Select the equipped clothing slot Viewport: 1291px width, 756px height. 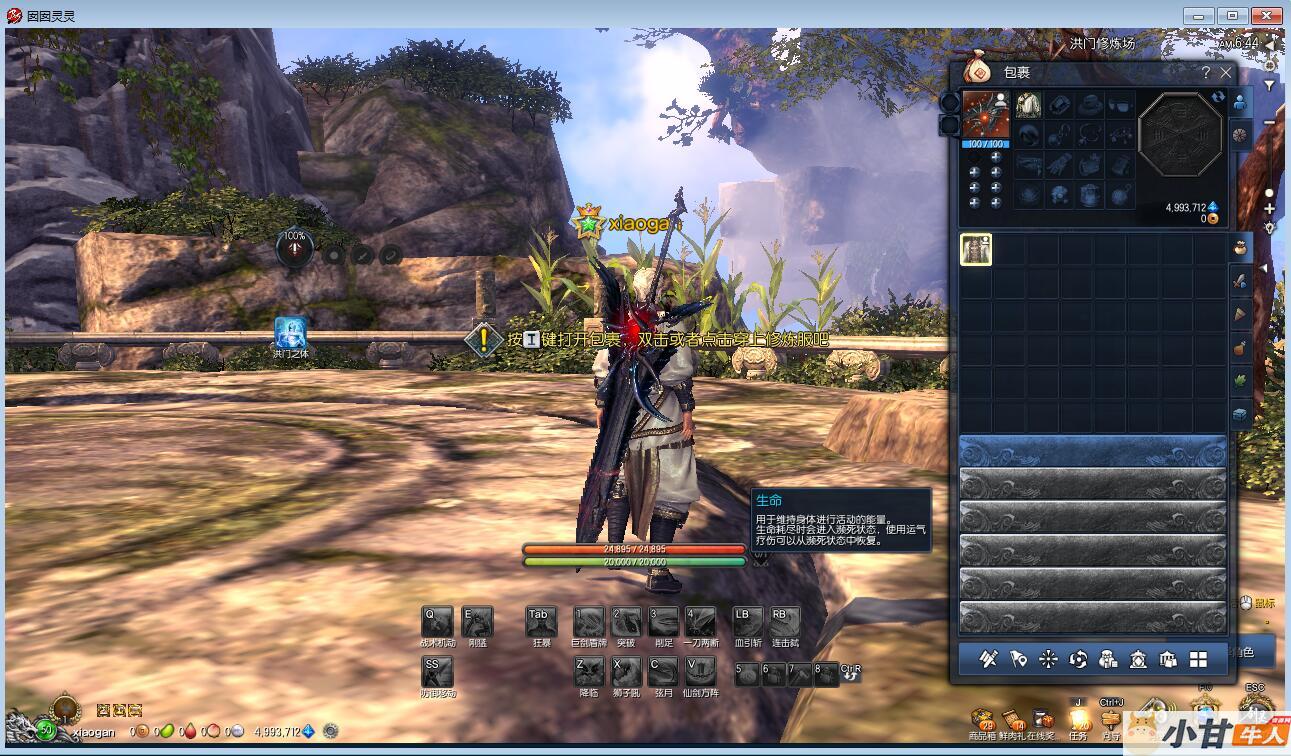(x=1028, y=105)
